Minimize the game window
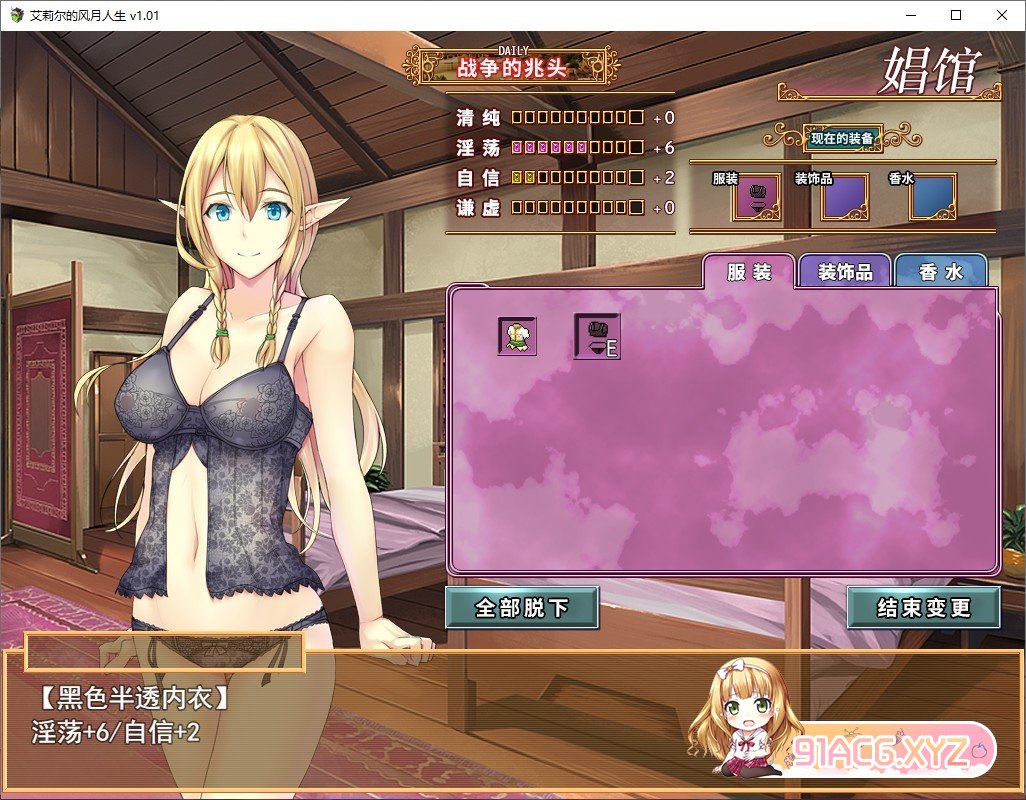 910,15
